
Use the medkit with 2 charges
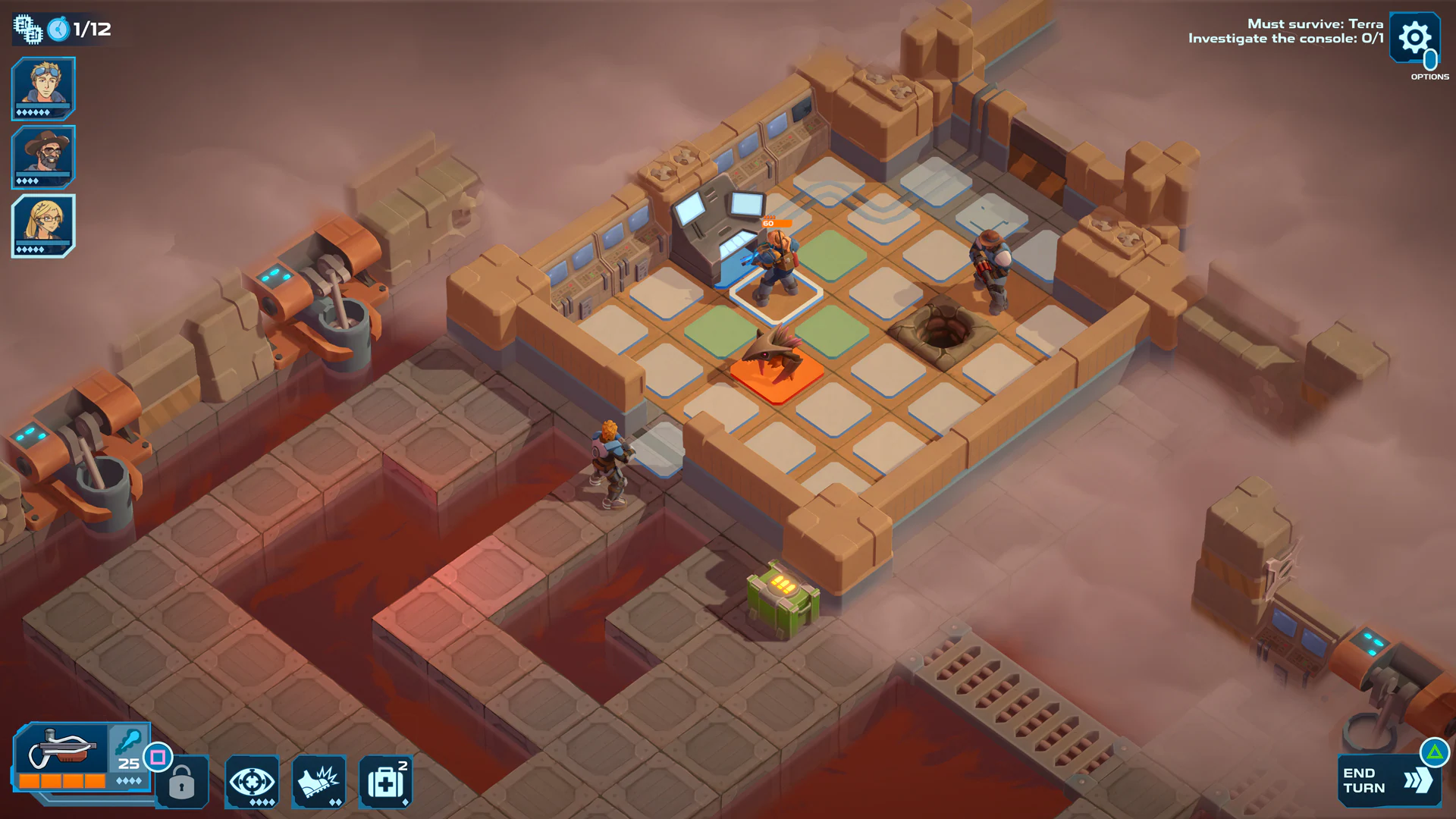click(x=385, y=781)
